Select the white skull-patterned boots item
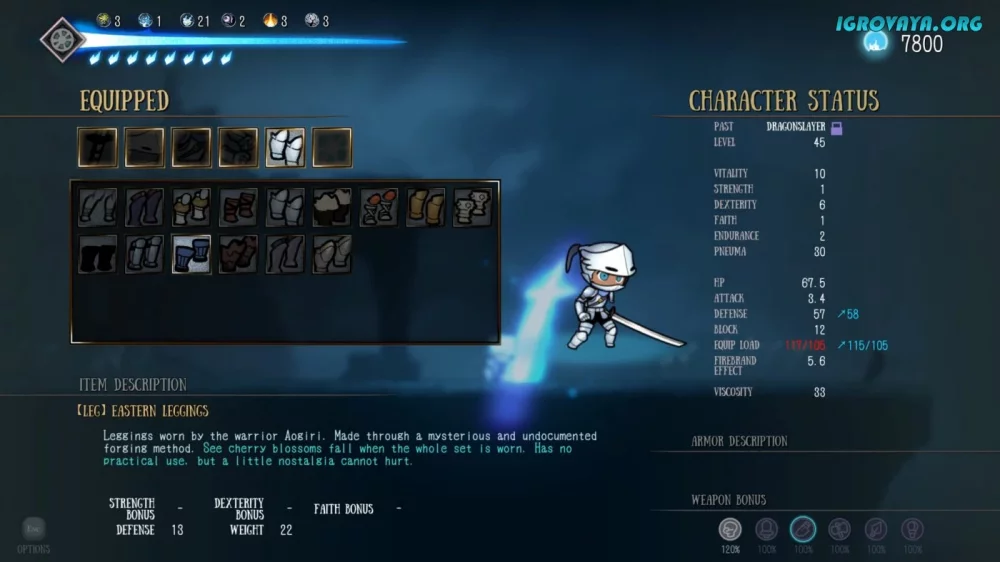 point(473,207)
